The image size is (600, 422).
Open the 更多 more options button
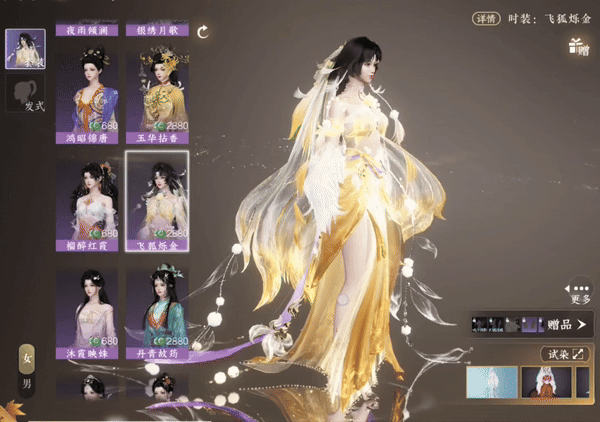[580, 290]
